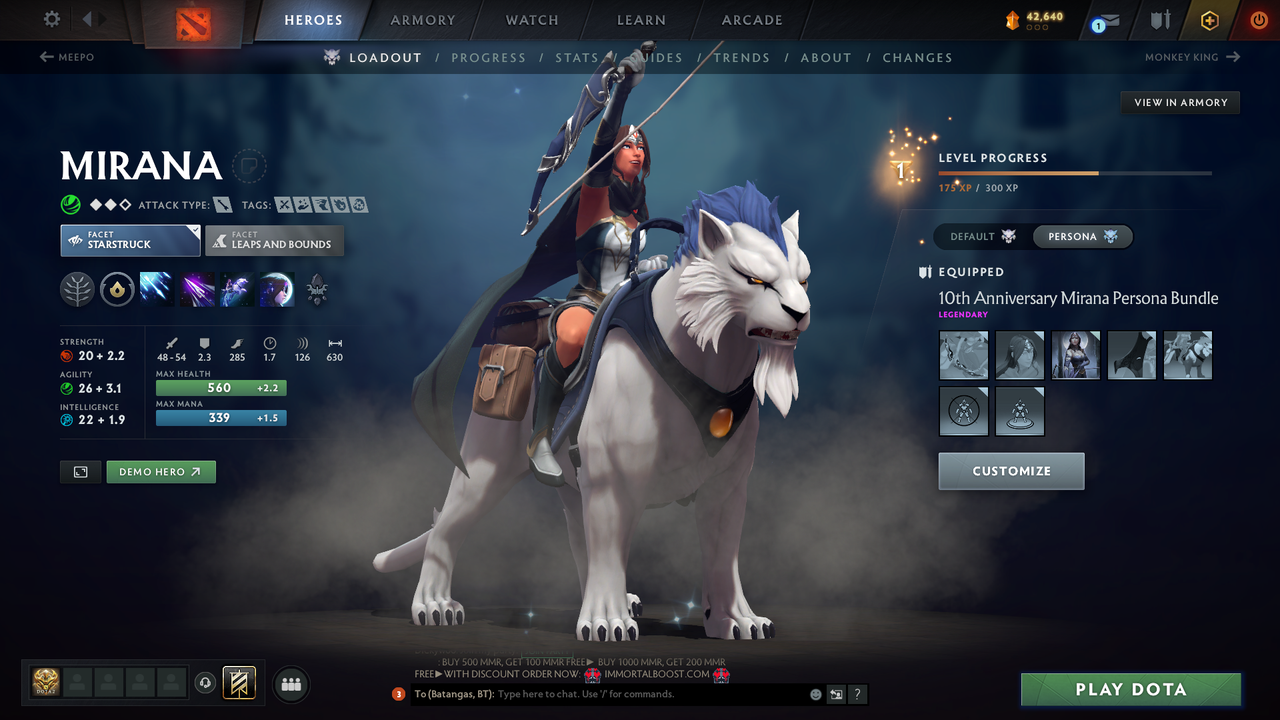Image resolution: width=1280 pixels, height=720 pixels.
Task: Enter the Arcade section
Action: coord(752,20)
